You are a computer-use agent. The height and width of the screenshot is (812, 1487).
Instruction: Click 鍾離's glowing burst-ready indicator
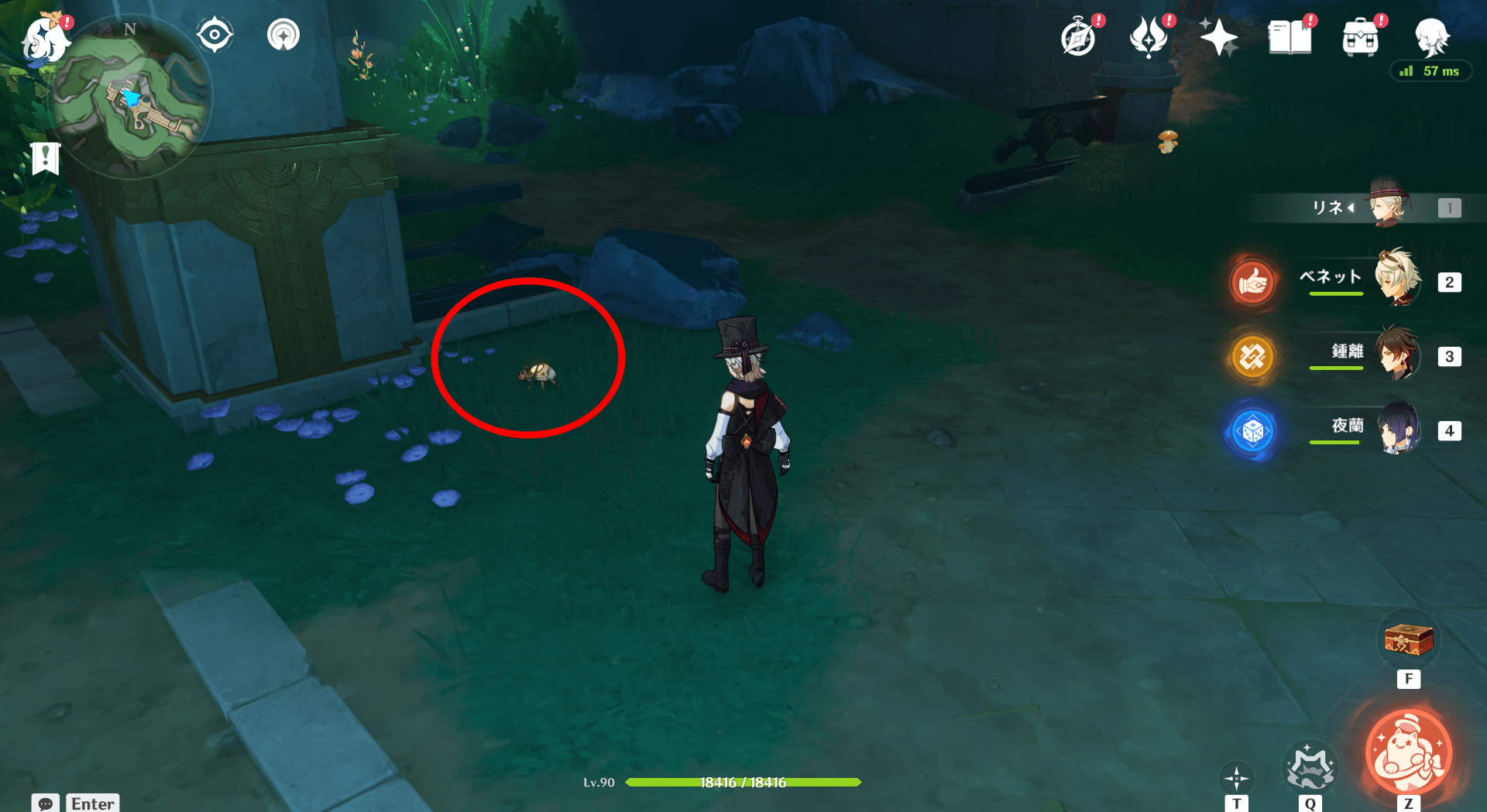pyautogui.click(x=1253, y=357)
